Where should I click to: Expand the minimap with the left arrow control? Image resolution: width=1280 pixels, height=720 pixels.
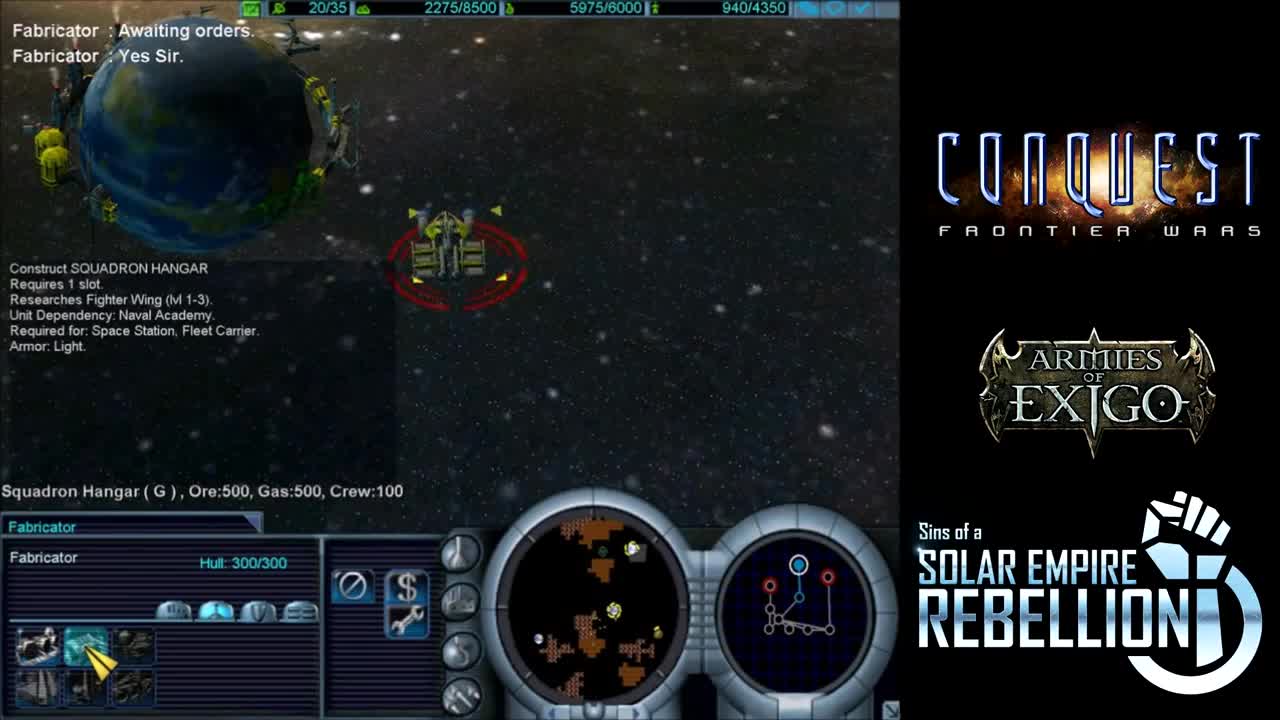point(551,712)
